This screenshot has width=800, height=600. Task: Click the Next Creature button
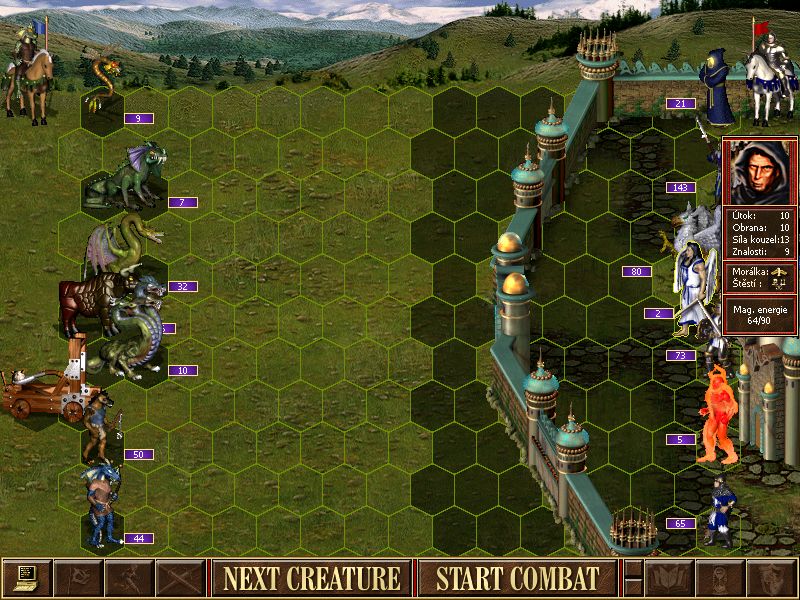[311, 578]
